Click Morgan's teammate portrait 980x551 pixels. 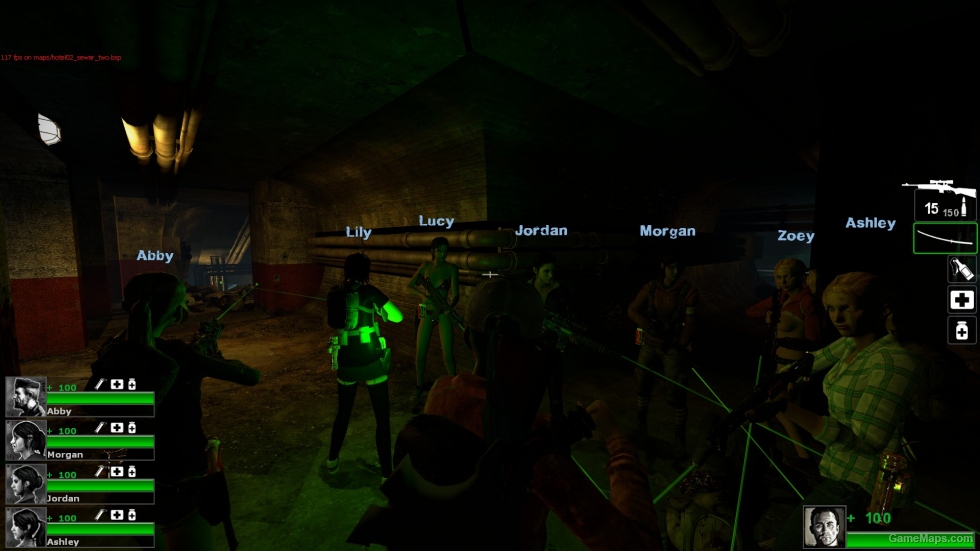coord(25,440)
